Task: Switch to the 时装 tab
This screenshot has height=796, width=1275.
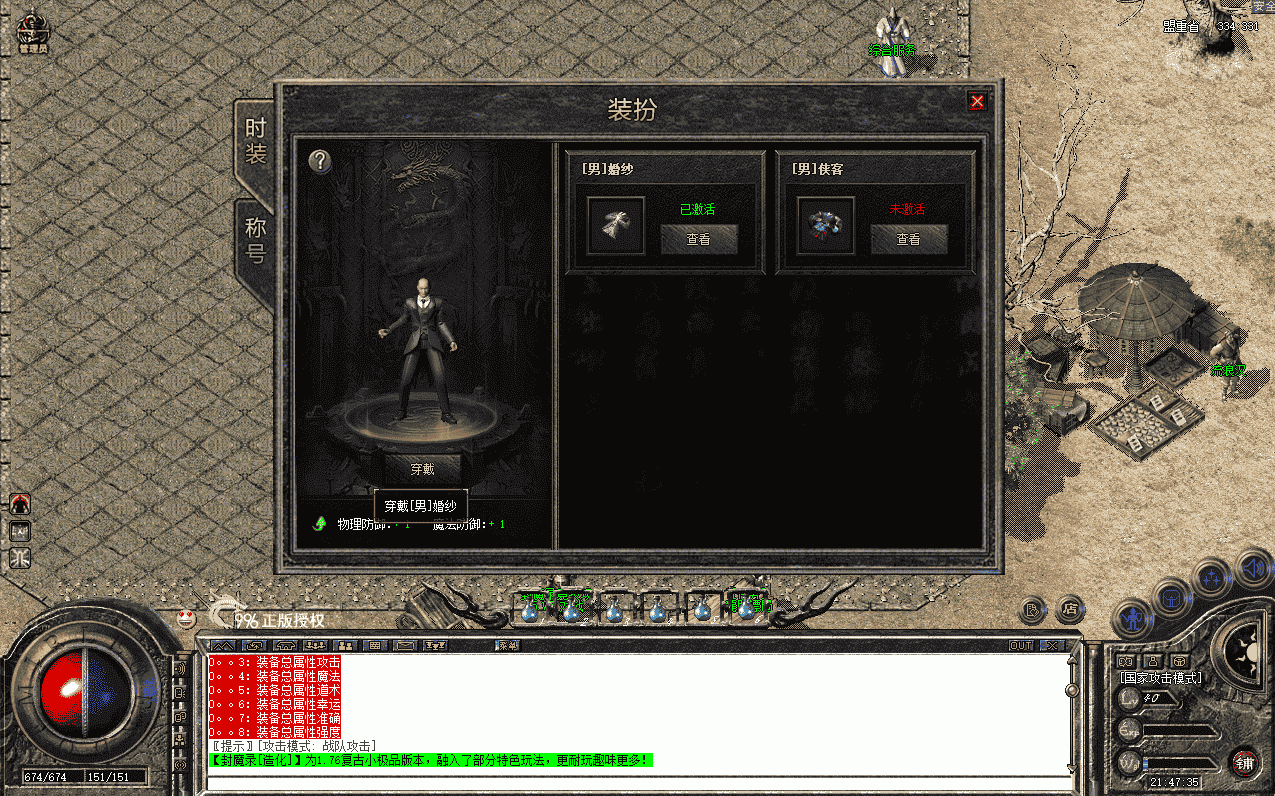Action: click(256, 142)
